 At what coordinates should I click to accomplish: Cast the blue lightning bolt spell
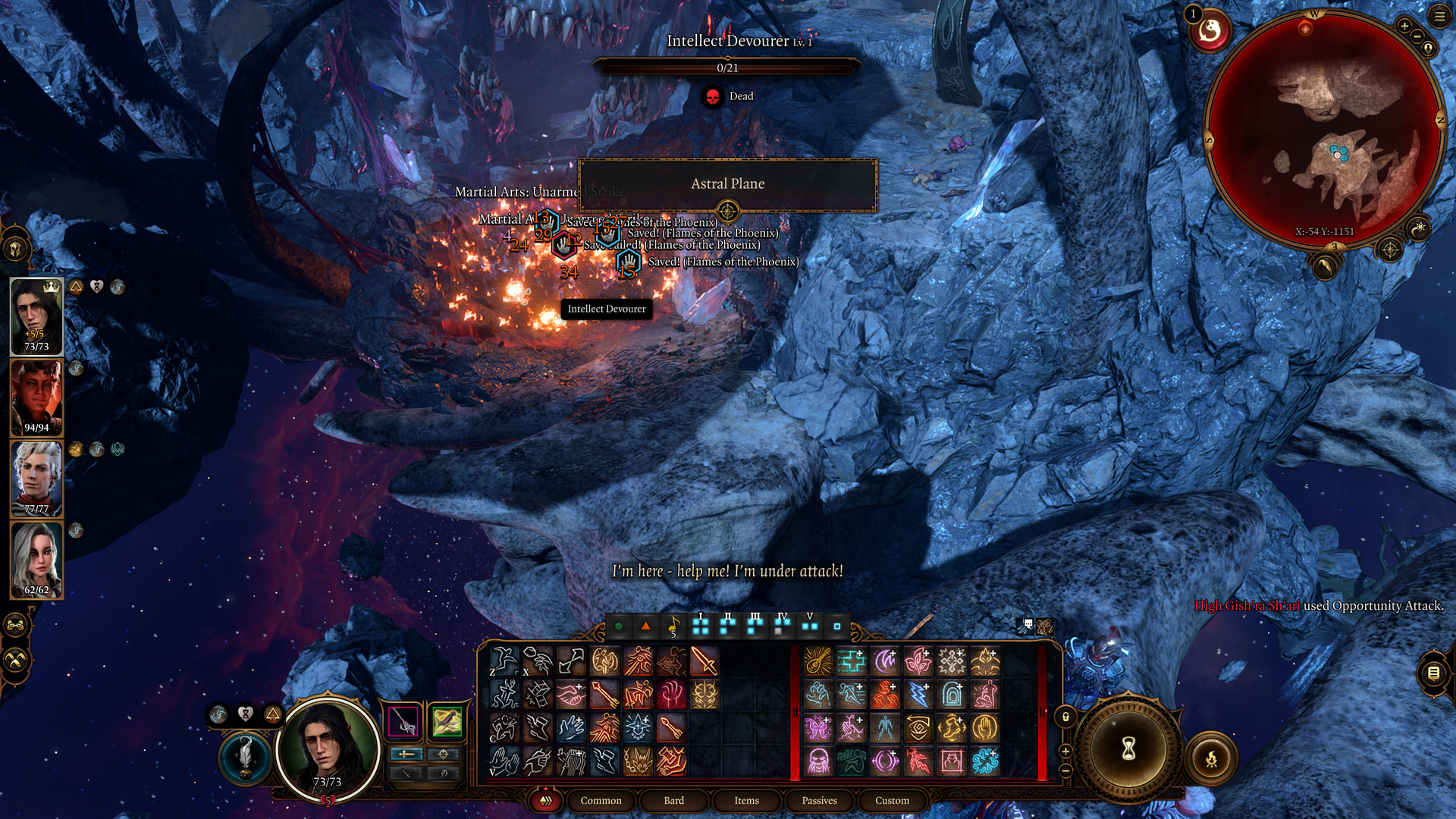(x=918, y=695)
